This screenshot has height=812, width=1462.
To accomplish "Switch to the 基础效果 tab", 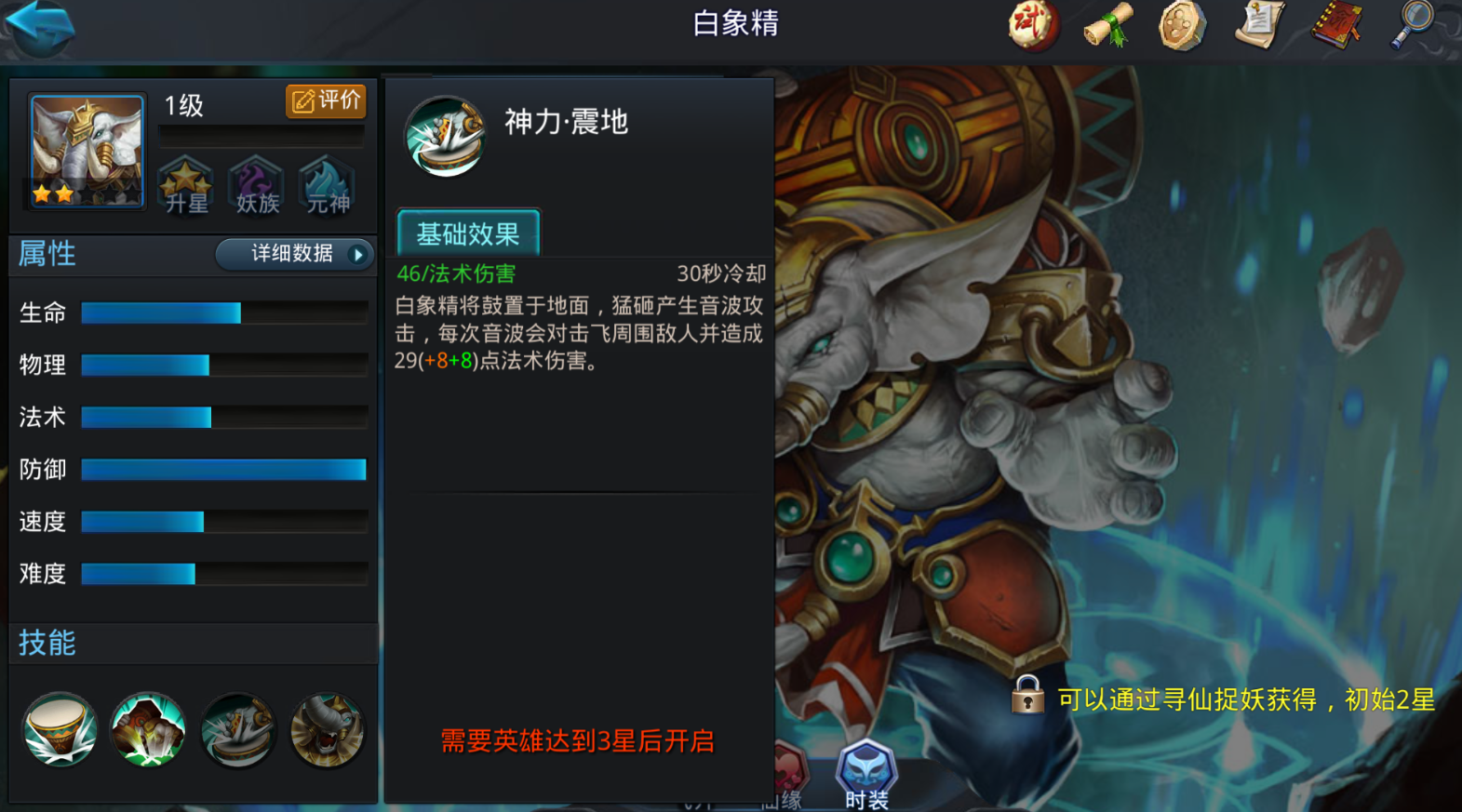I will 468,233.
